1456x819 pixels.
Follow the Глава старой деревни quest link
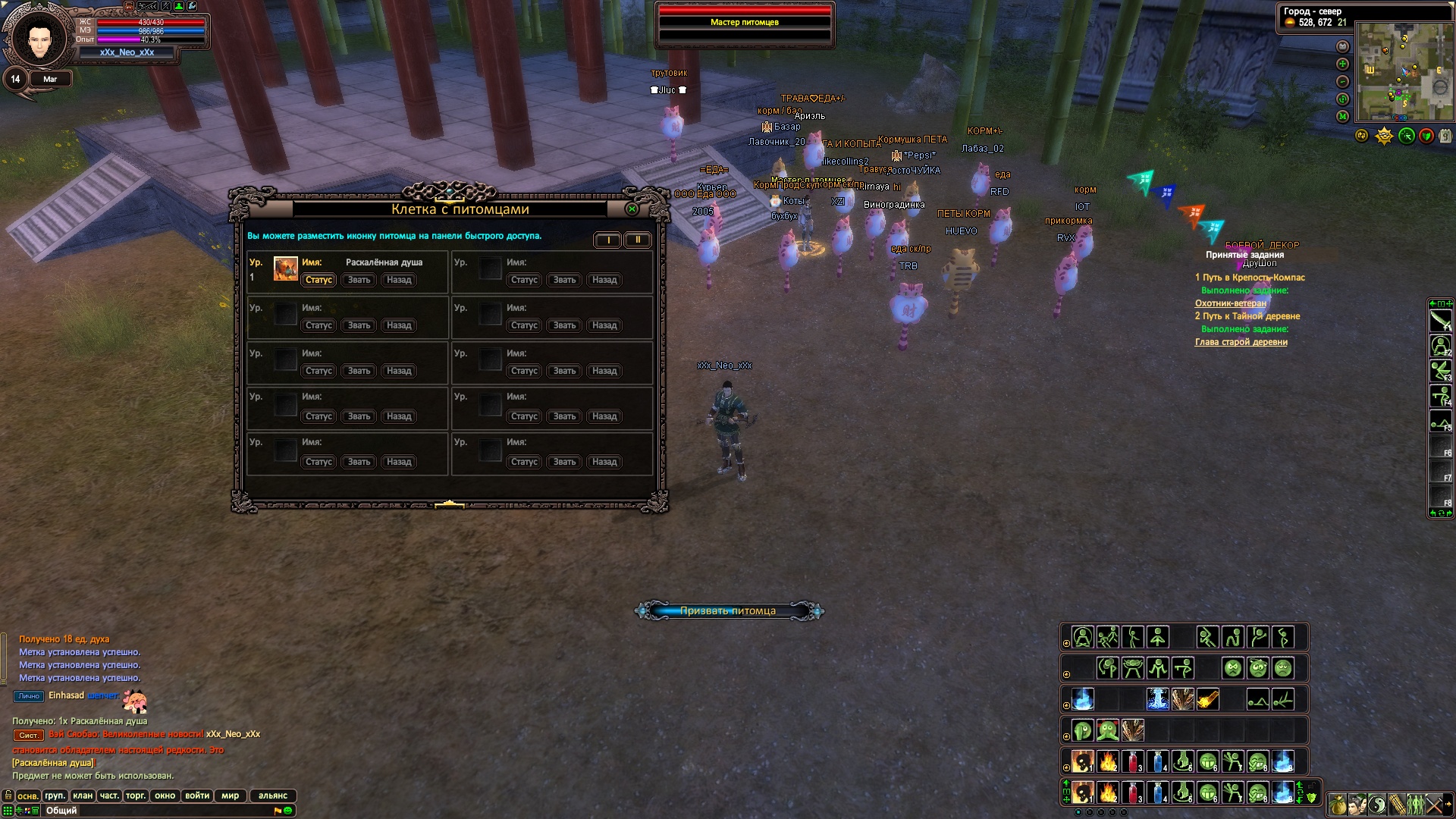1241,342
